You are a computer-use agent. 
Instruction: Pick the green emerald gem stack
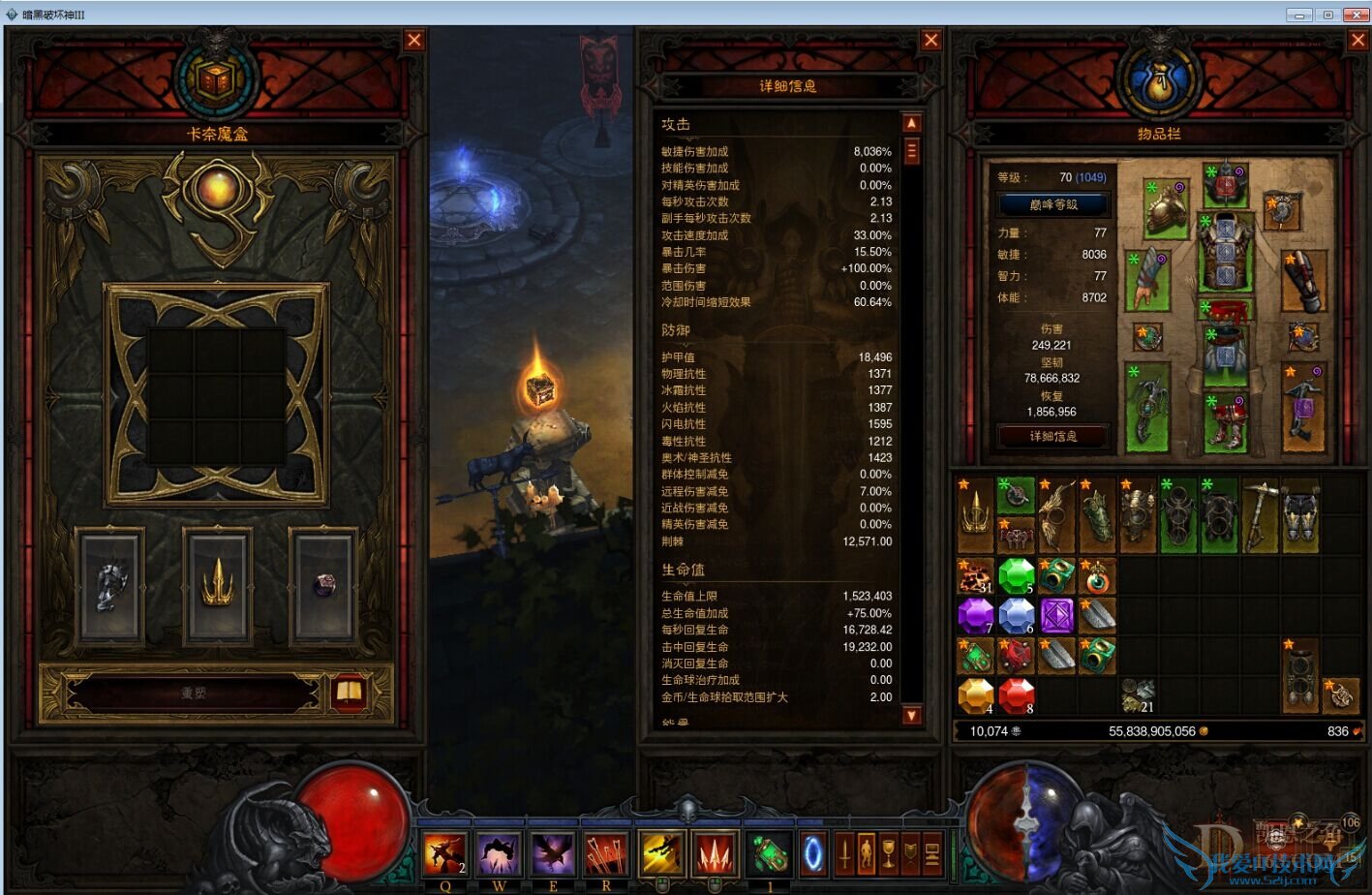coord(1016,575)
